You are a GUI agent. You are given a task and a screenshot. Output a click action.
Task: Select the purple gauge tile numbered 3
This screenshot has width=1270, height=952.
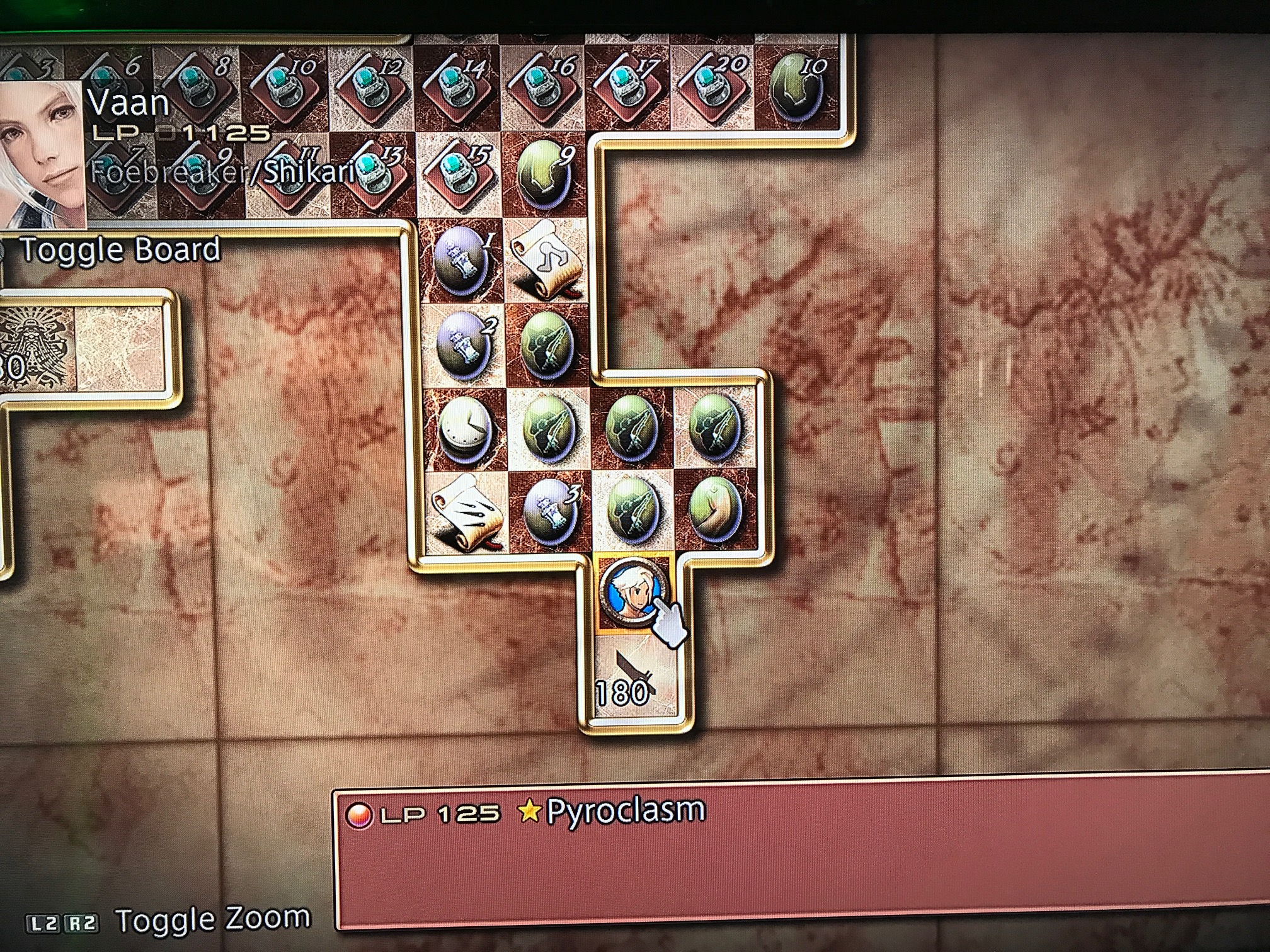[549, 509]
